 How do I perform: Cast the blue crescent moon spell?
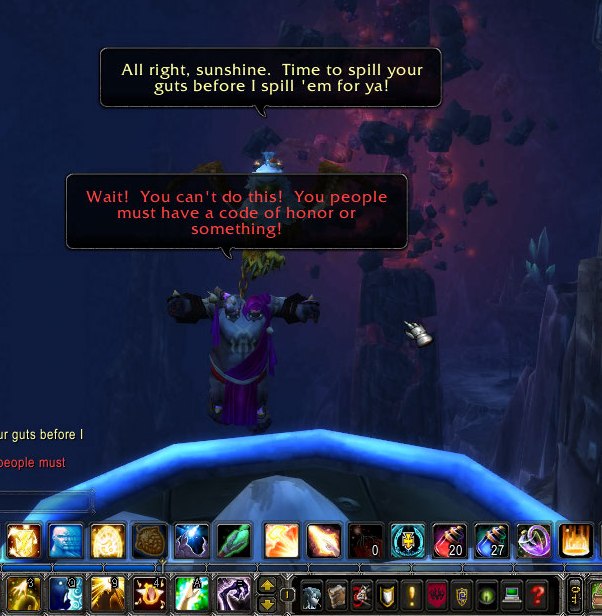65,593
